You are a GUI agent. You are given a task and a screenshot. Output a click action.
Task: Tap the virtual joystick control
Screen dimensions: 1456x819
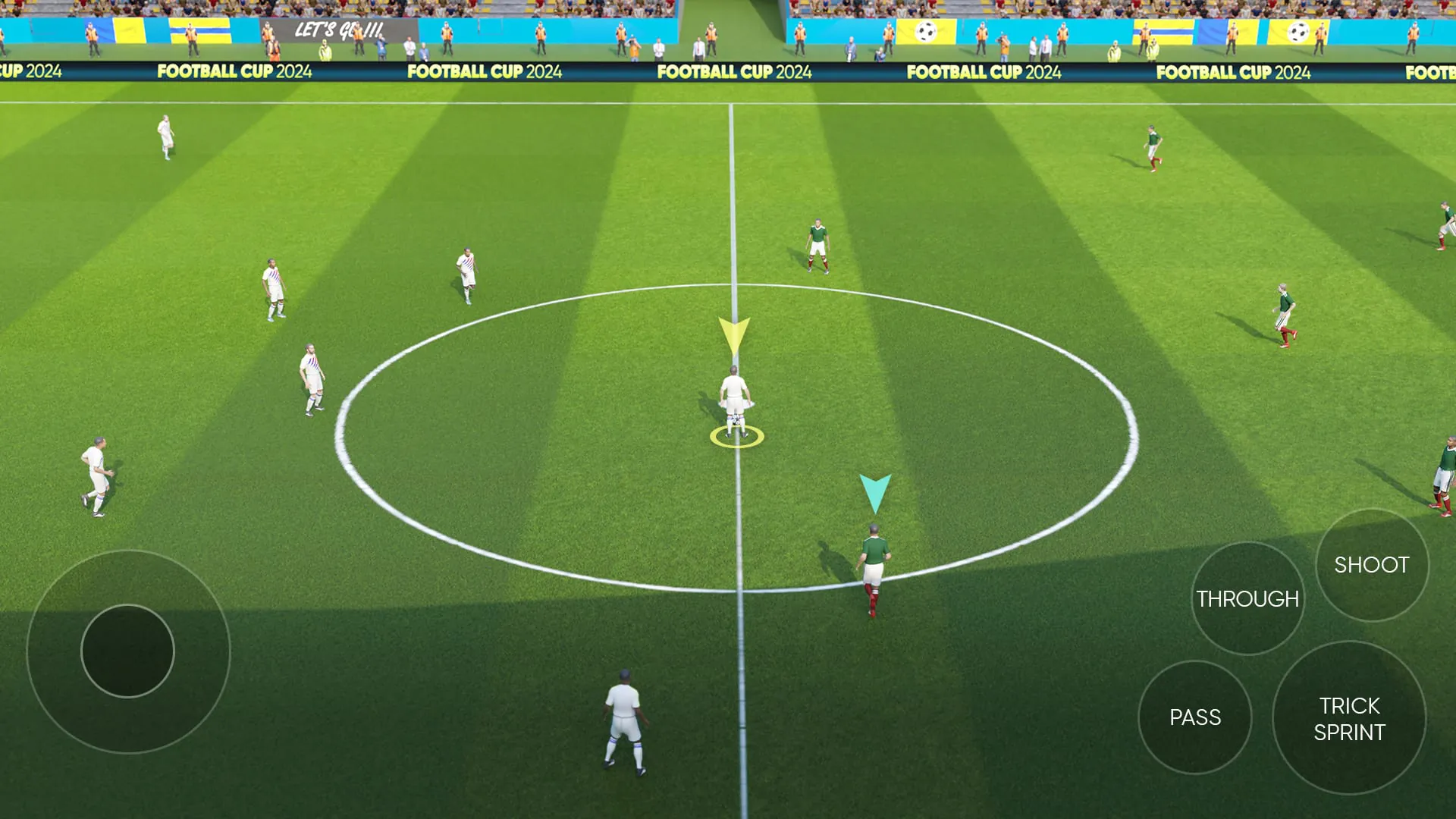click(129, 651)
